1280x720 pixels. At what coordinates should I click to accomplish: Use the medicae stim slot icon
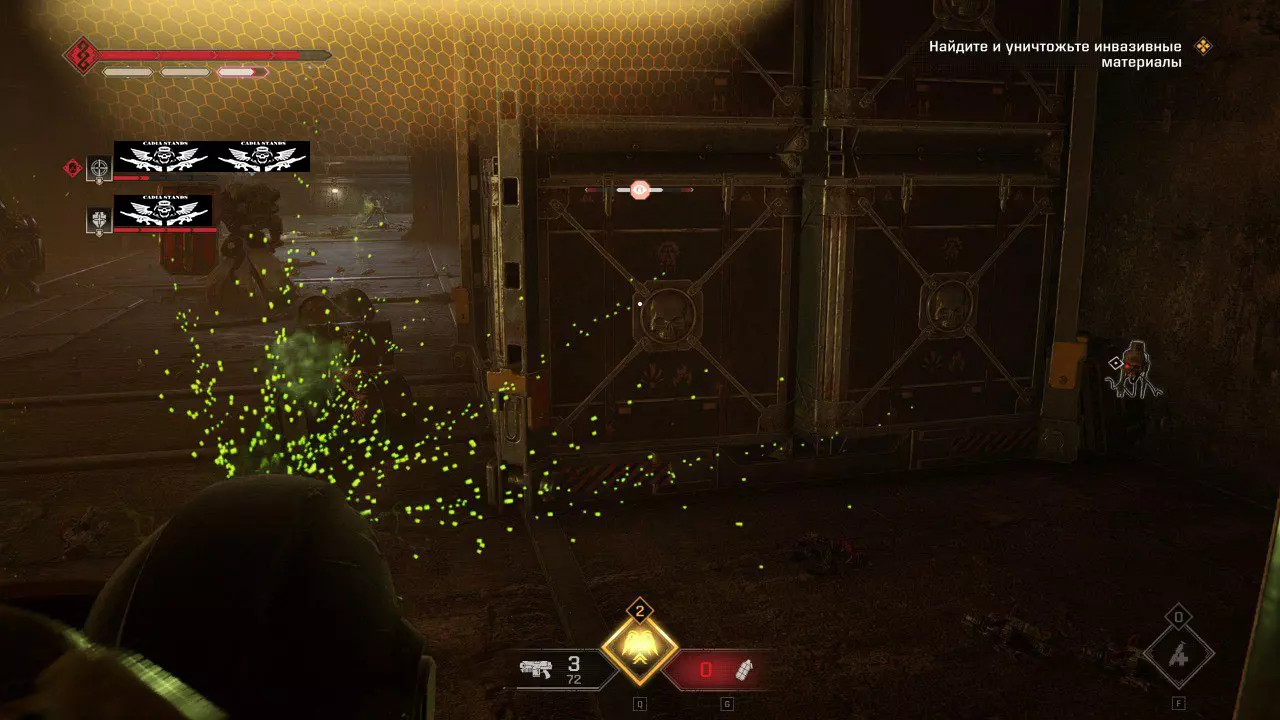pyautogui.click(x=1179, y=655)
